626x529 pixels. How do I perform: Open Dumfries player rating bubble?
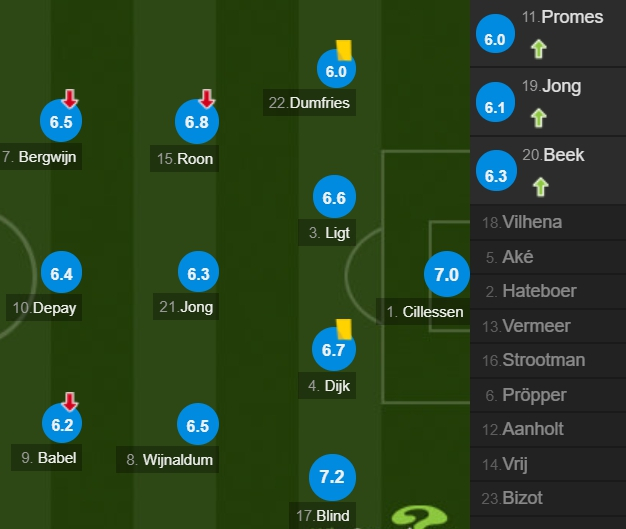[336, 70]
